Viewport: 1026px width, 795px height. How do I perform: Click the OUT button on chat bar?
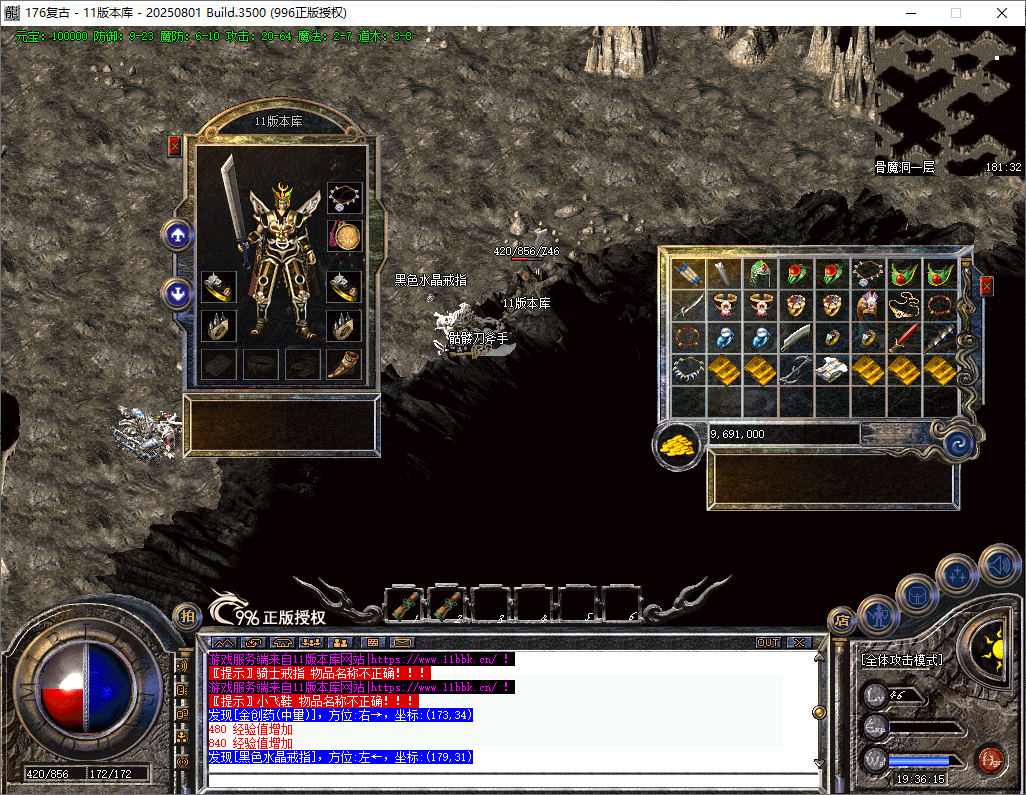pyautogui.click(x=768, y=643)
